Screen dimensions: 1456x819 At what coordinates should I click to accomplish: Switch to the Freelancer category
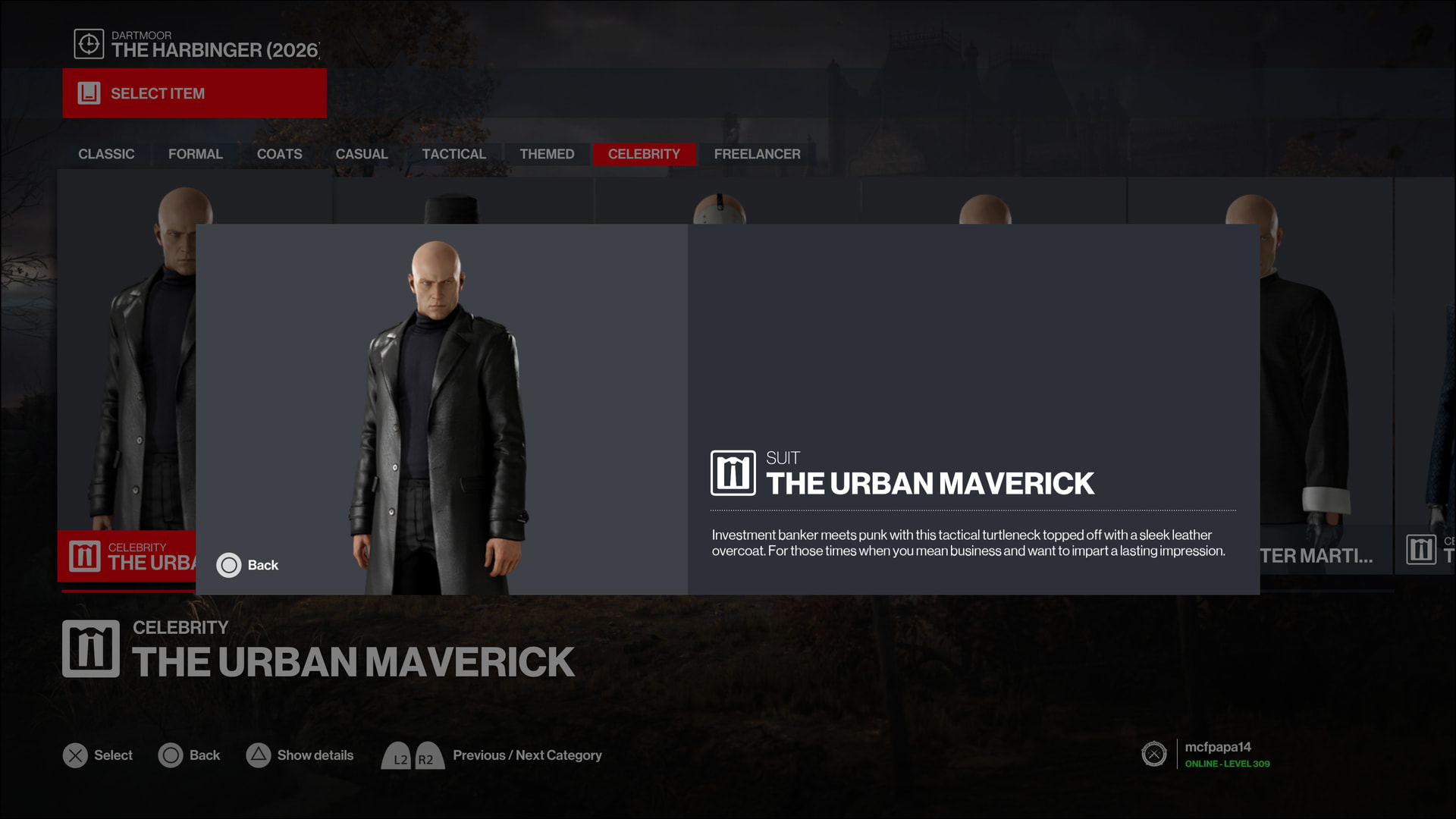[x=757, y=154]
